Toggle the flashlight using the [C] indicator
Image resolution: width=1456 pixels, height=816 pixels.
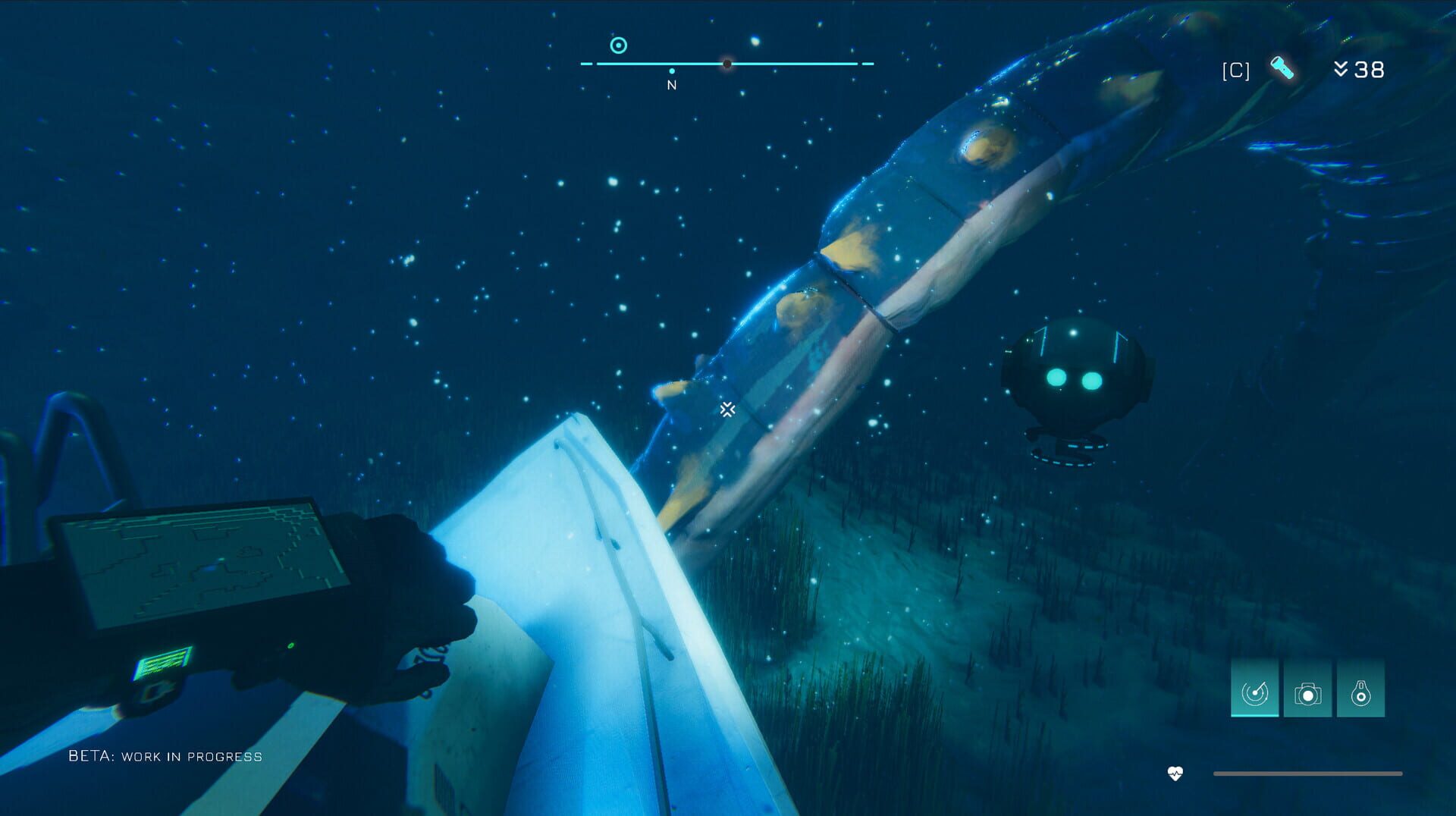pos(1234,71)
